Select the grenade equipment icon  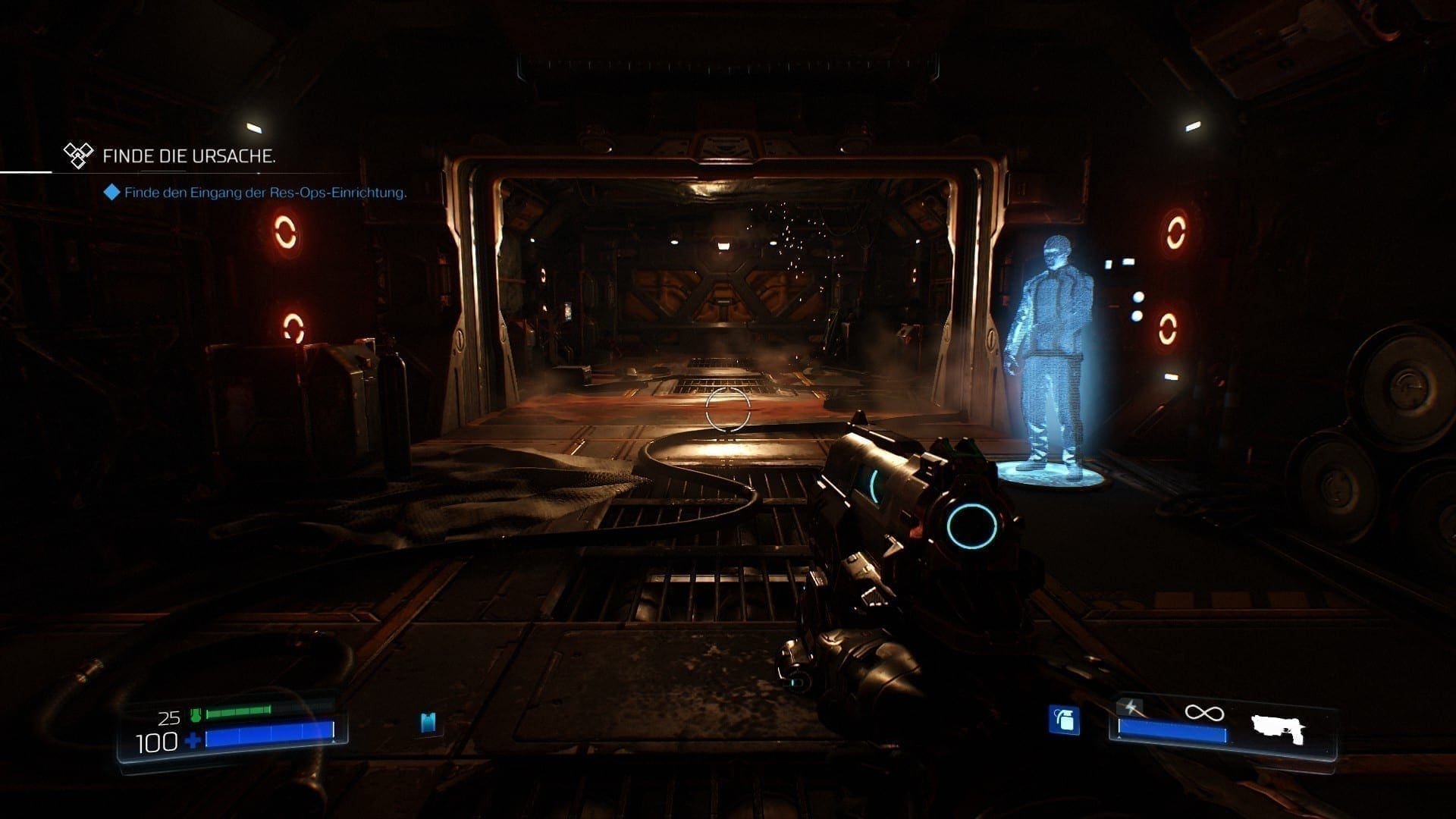pyautogui.click(x=1064, y=720)
